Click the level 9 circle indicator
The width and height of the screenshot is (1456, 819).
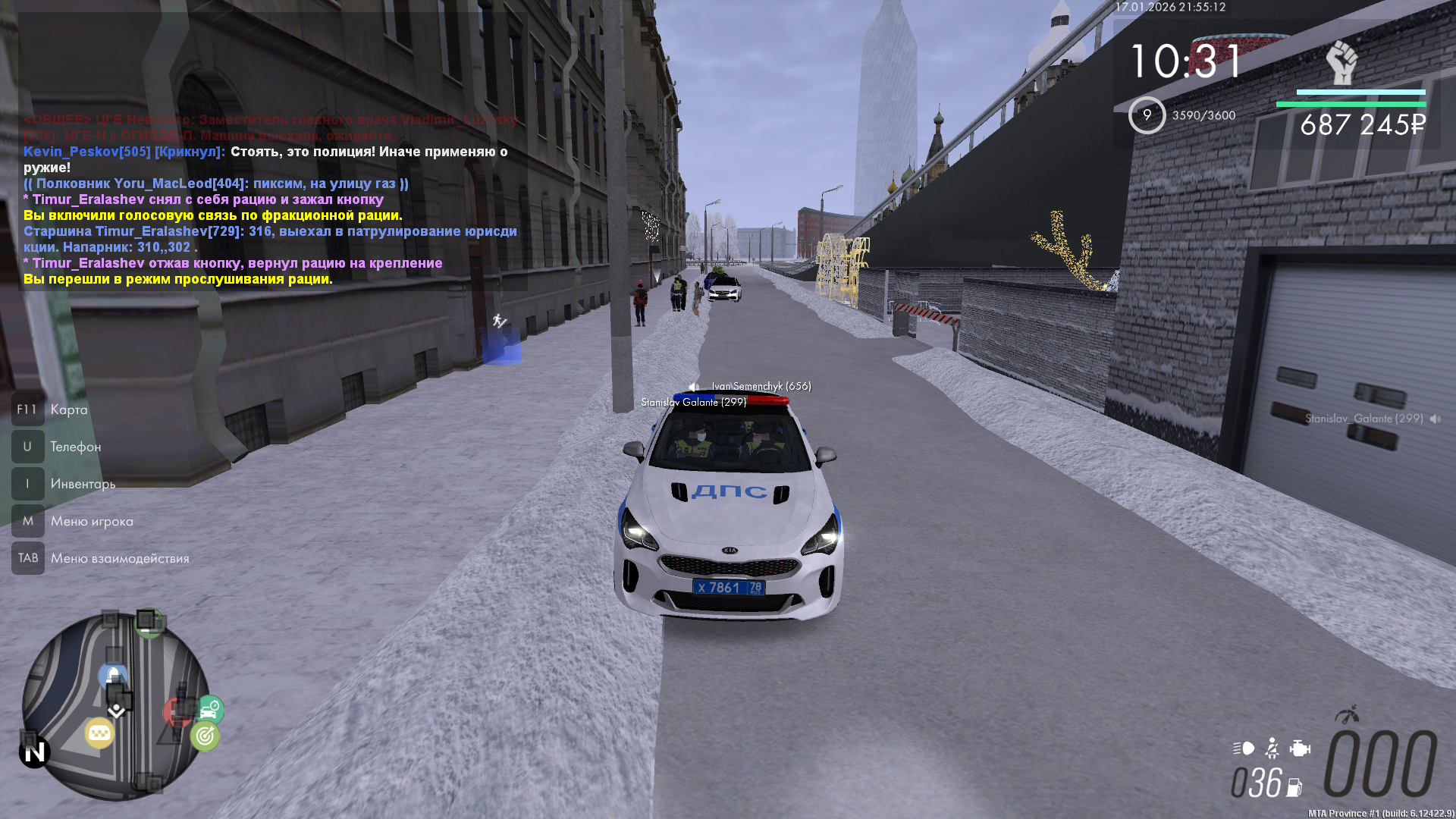coord(1147,115)
